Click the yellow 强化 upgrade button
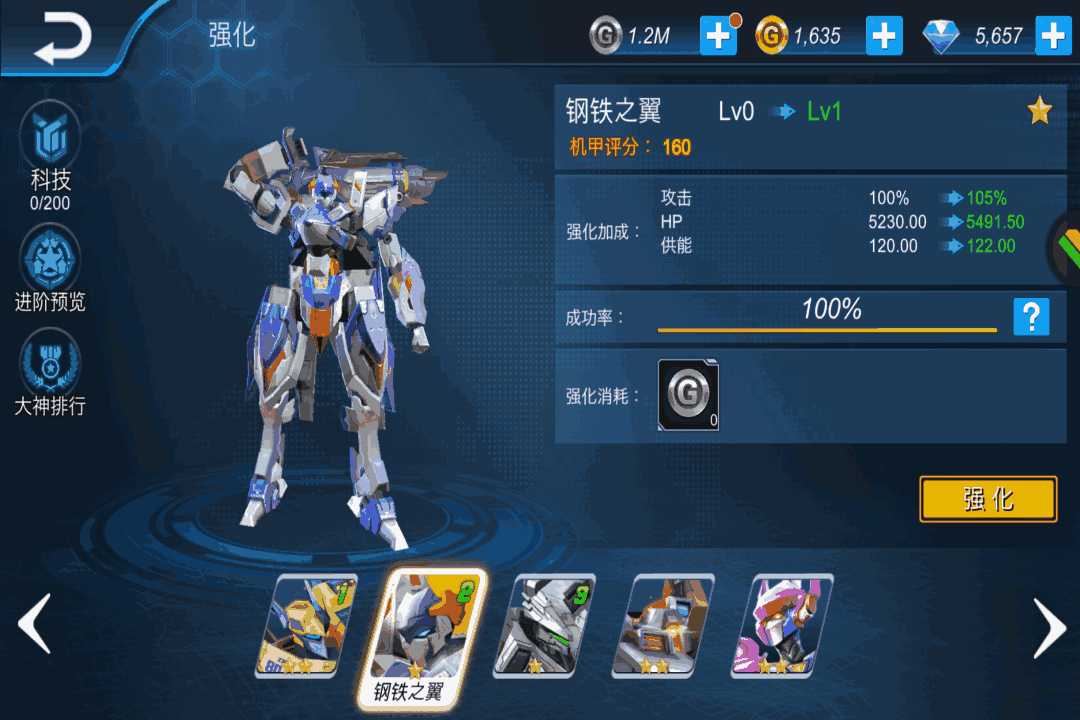This screenshot has width=1080, height=720. point(988,499)
